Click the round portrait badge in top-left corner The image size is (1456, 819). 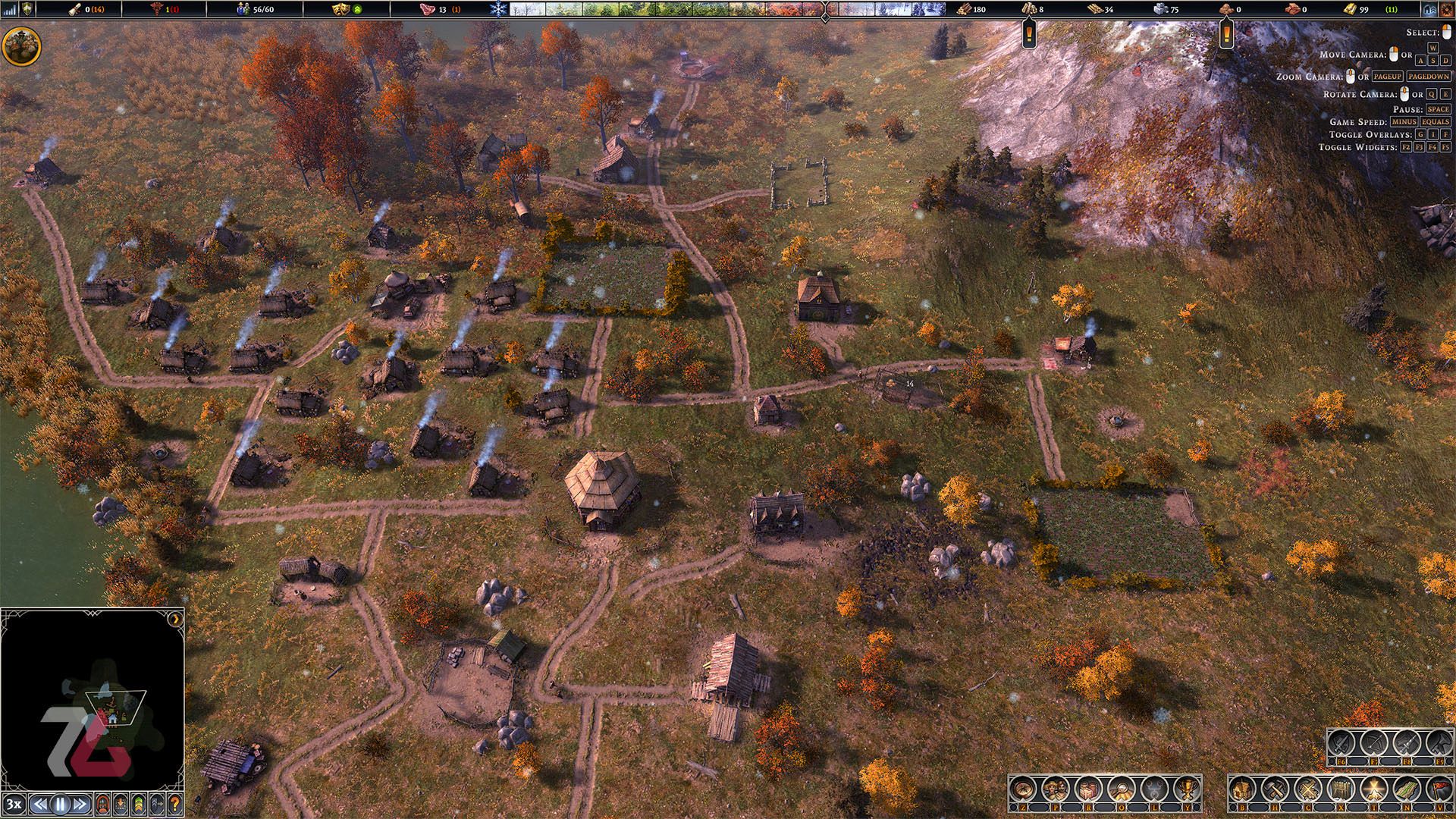click(21, 46)
